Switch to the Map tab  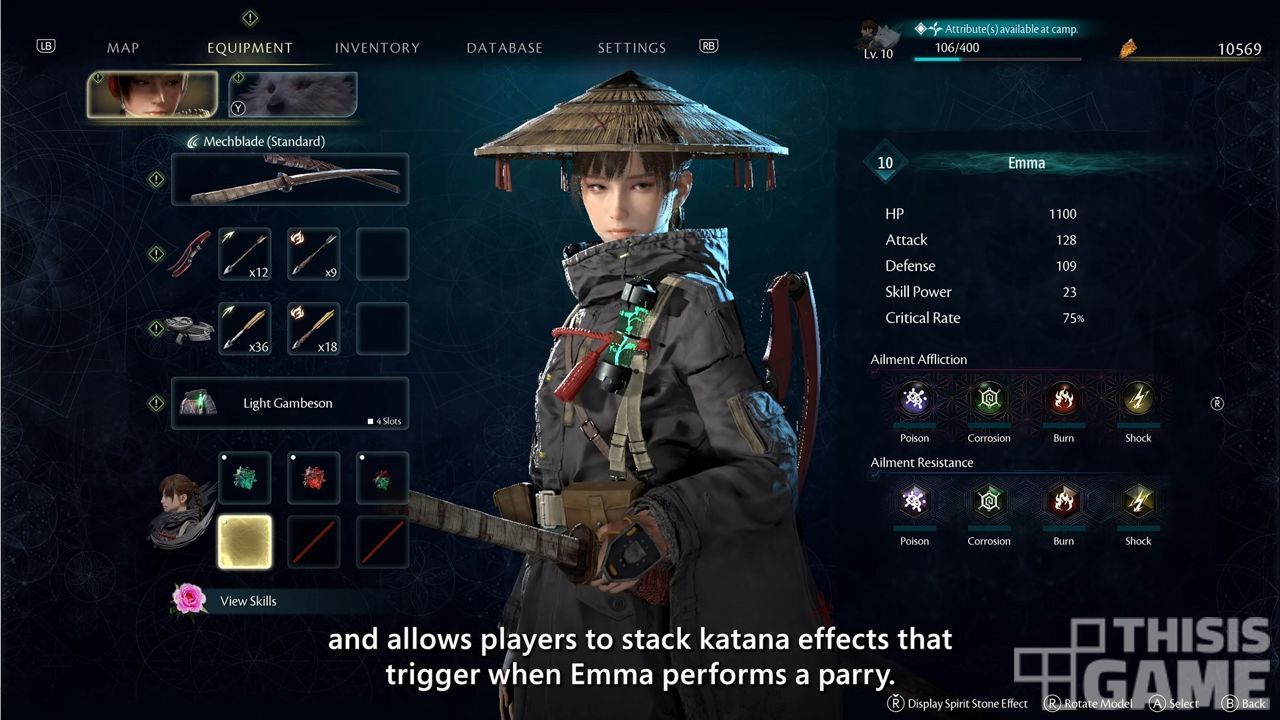123,48
